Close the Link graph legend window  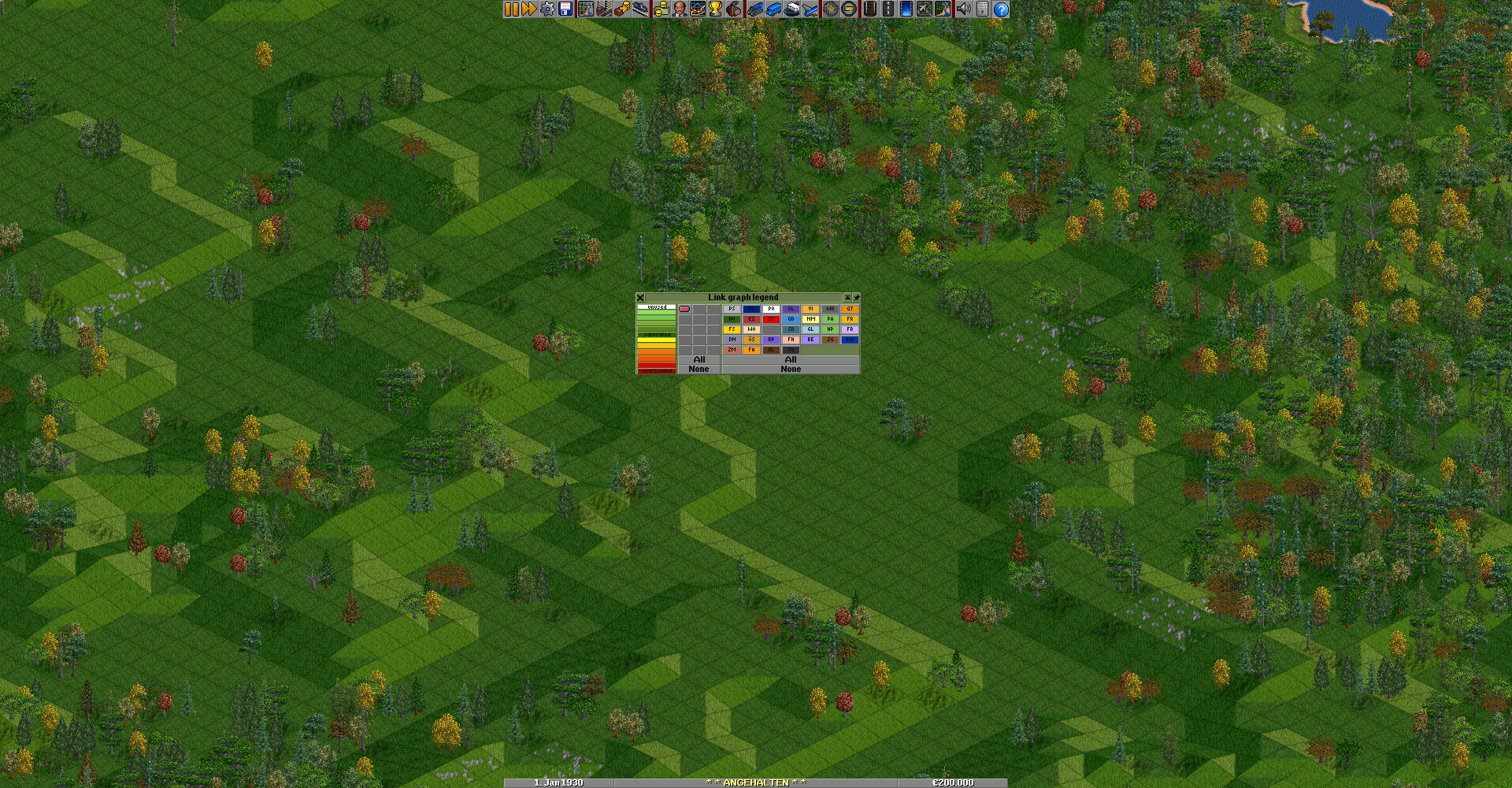coord(640,298)
